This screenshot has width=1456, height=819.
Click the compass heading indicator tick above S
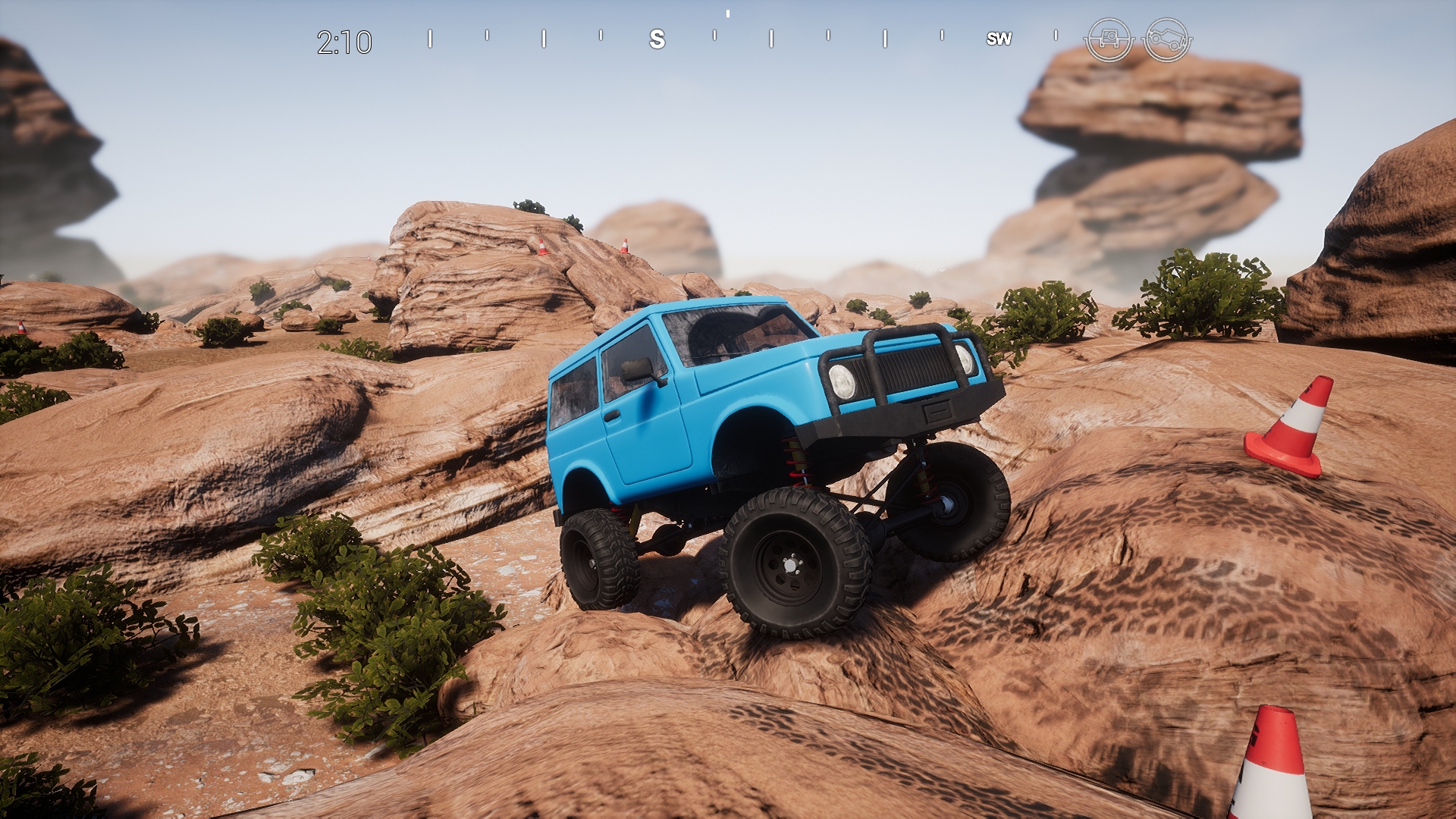(729, 14)
